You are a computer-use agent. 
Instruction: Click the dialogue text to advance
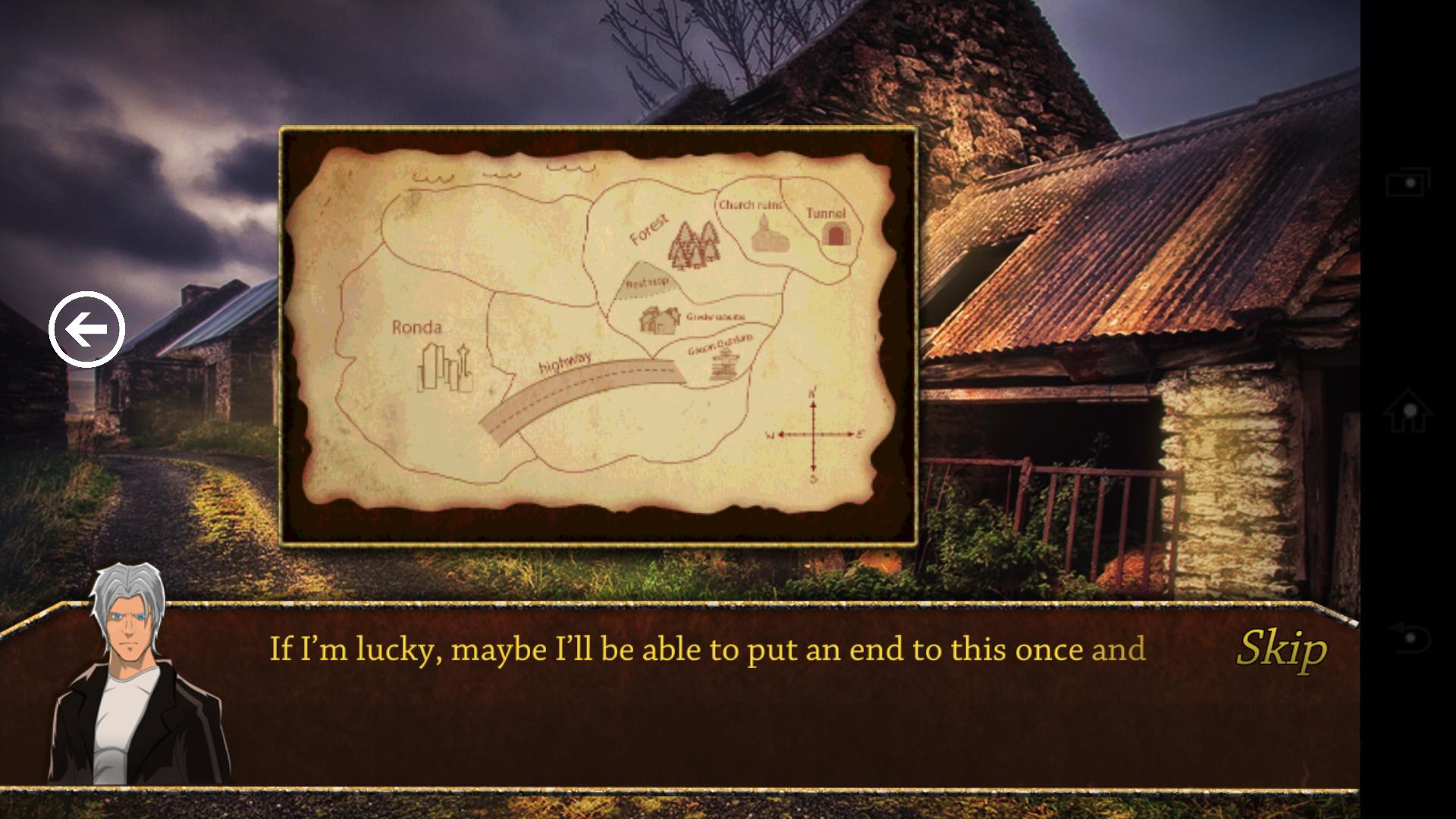[705, 650]
